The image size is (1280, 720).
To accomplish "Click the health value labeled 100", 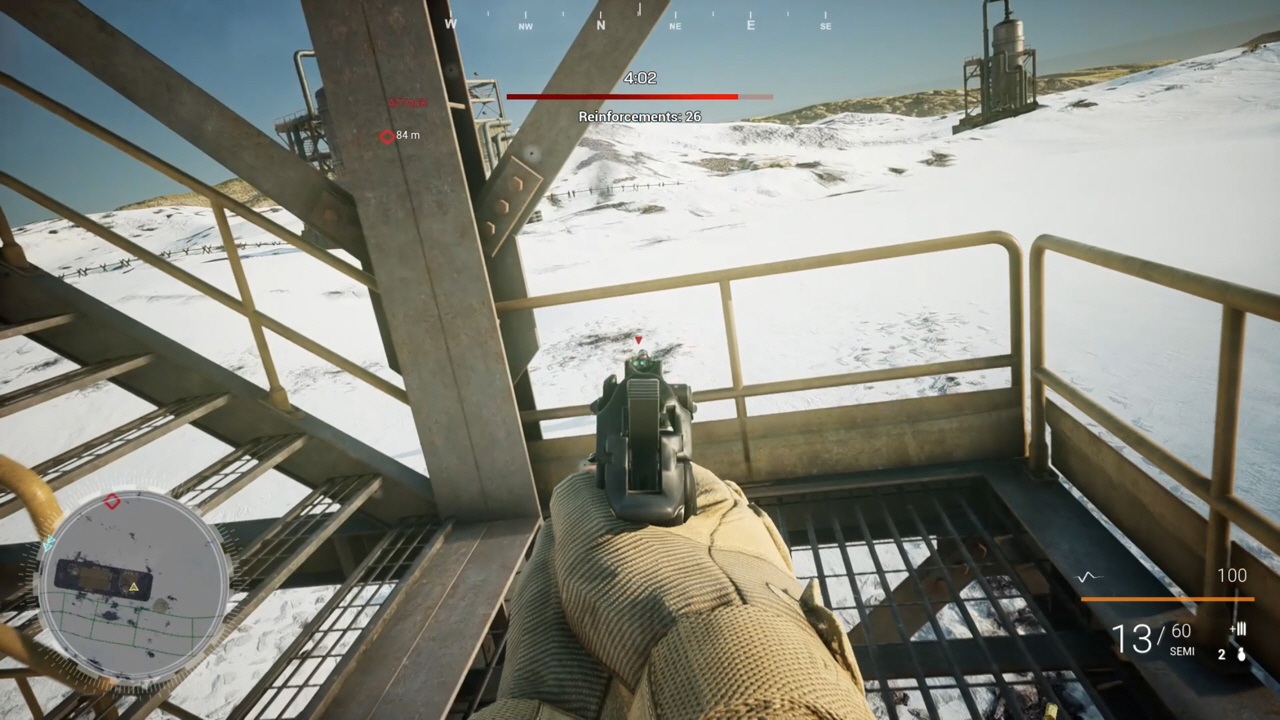I will click(x=1232, y=575).
